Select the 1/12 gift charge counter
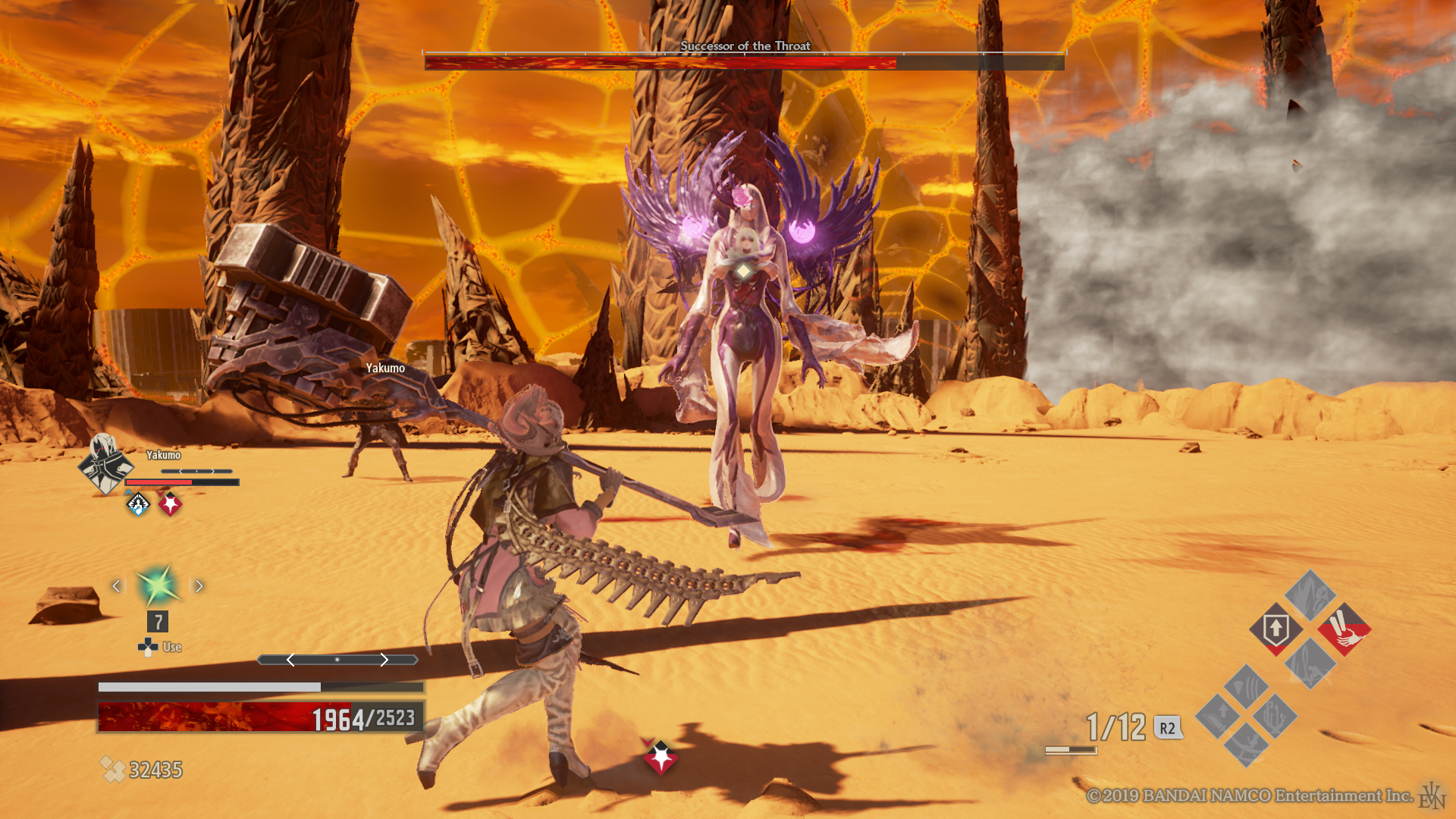The height and width of the screenshot is (819, 1456). pyautogui.click(x=1115, y=726)
